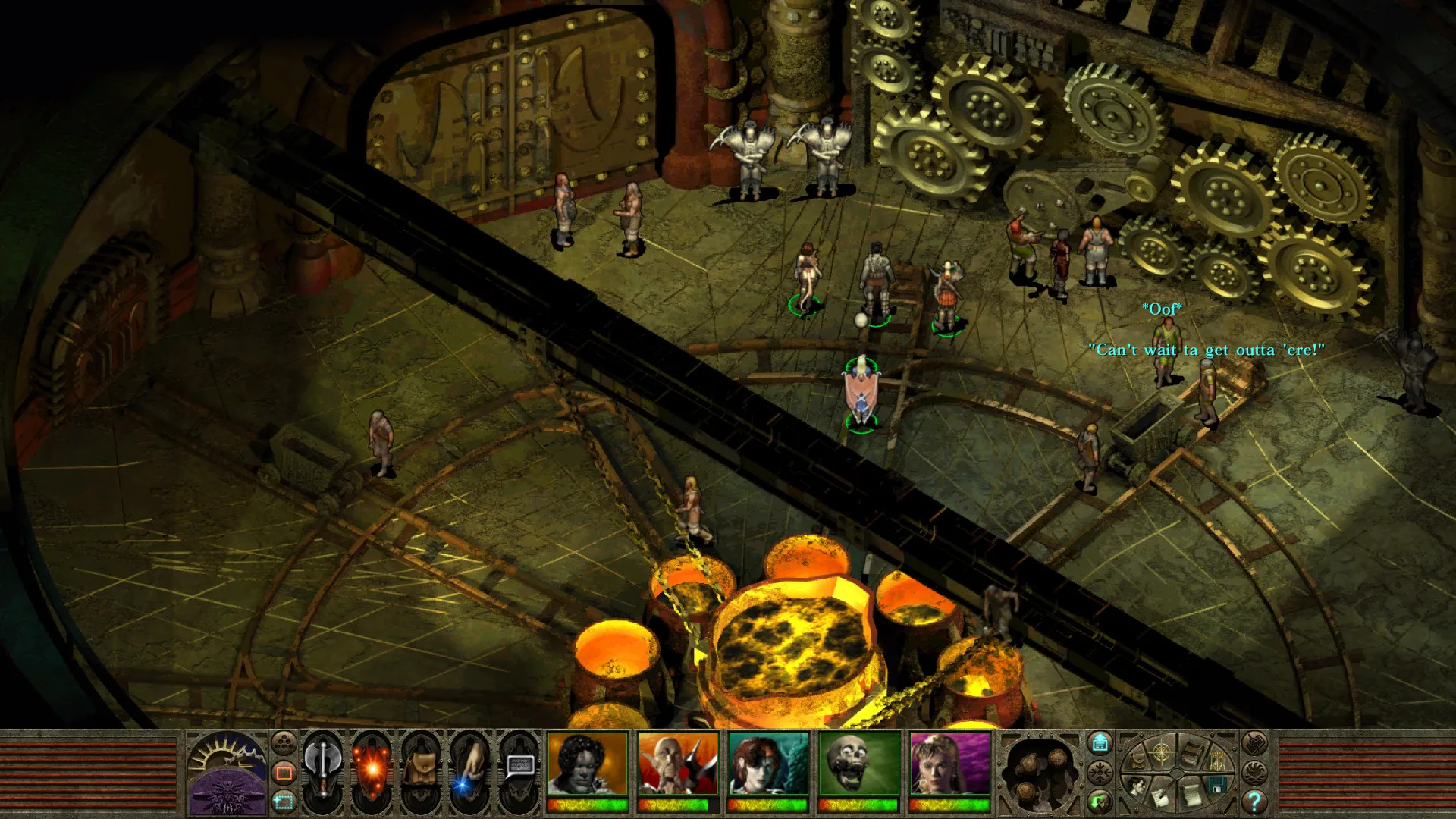
Task: Open the area map compass icon
Action: tap(1161, 754)
